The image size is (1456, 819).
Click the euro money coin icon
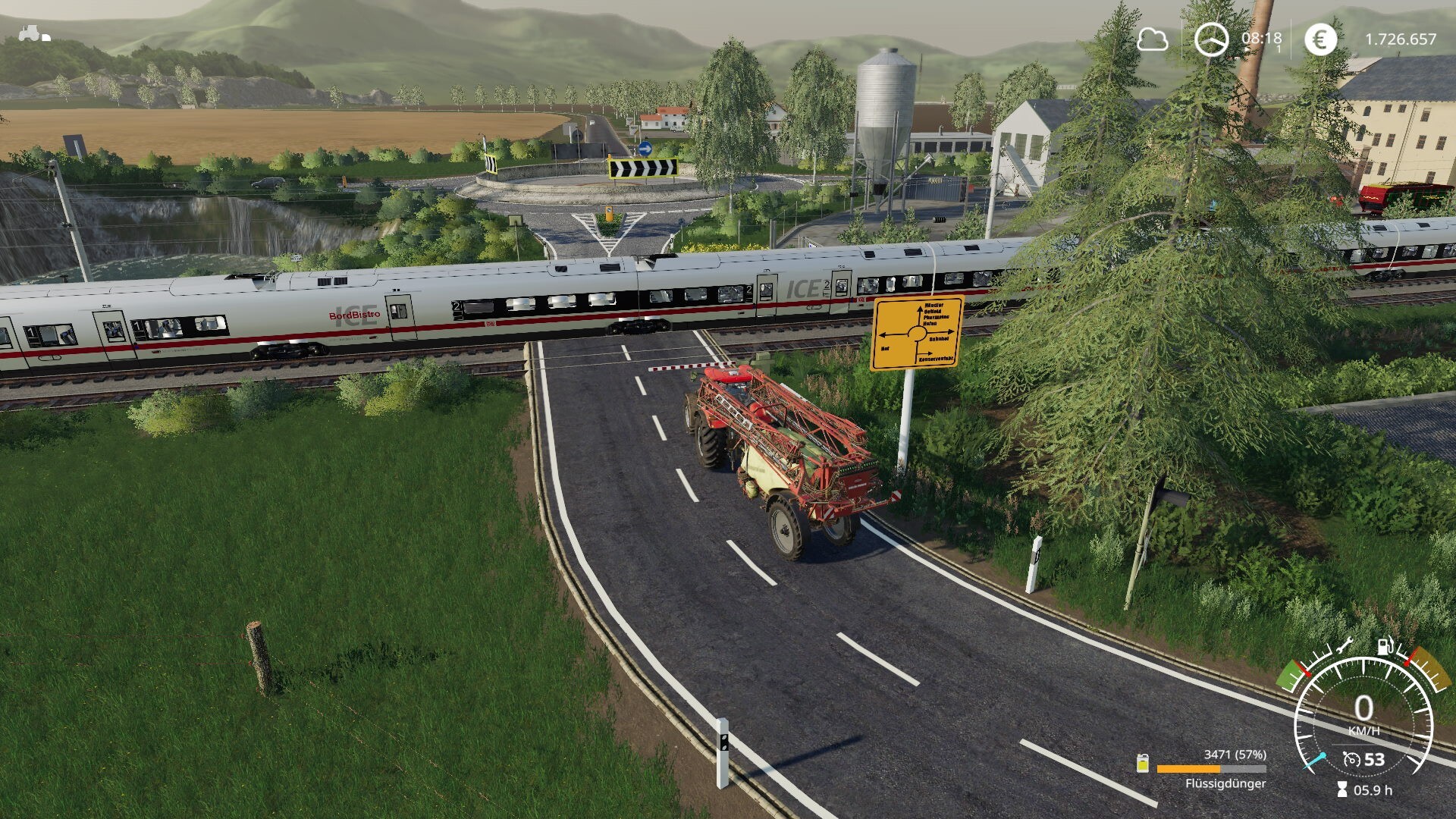click(1320, 39)
